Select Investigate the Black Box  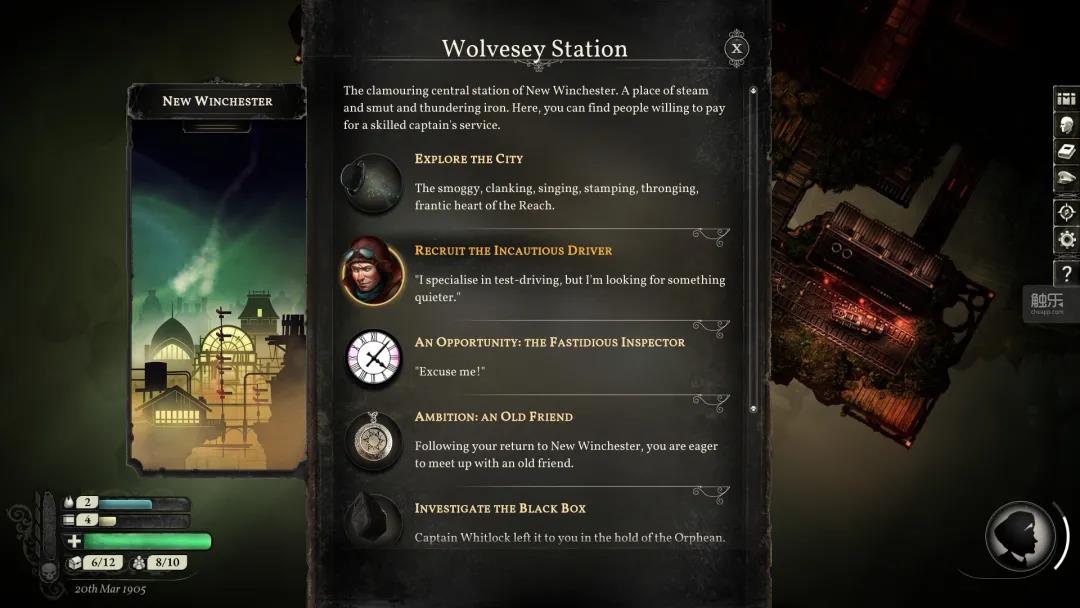click(x=500, y=508)
